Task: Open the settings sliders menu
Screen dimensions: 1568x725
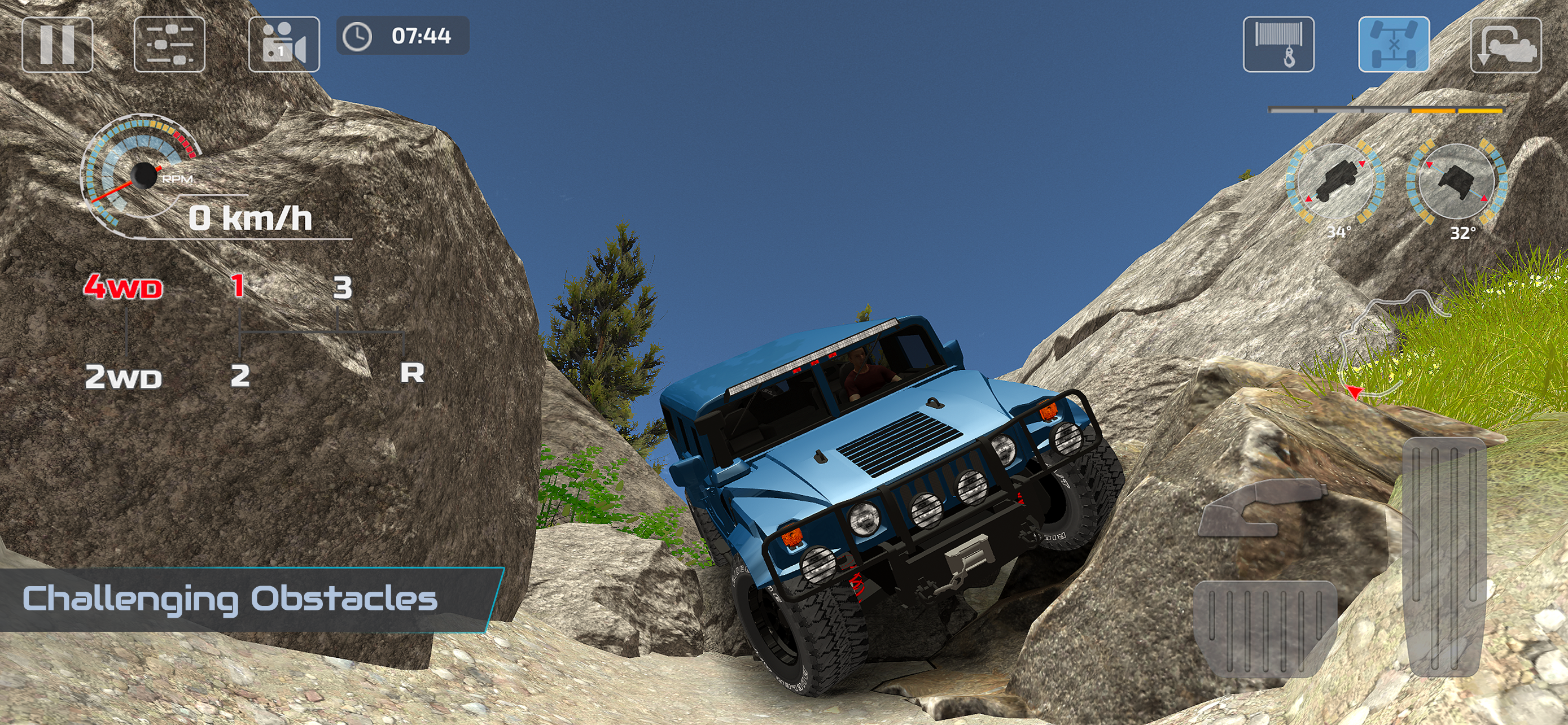Action: tap(169, 45)
